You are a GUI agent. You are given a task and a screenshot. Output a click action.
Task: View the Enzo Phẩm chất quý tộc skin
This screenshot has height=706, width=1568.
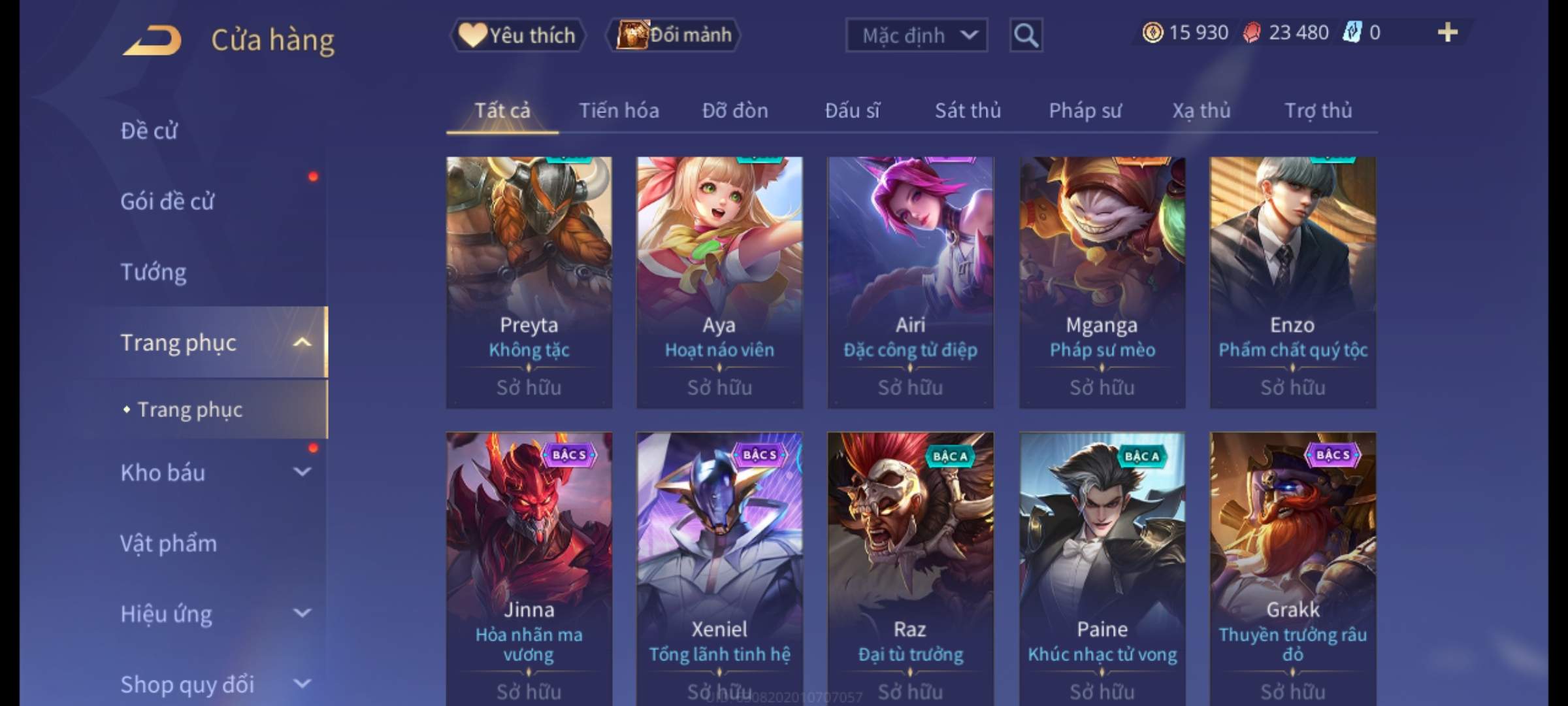click(1292, 281)
